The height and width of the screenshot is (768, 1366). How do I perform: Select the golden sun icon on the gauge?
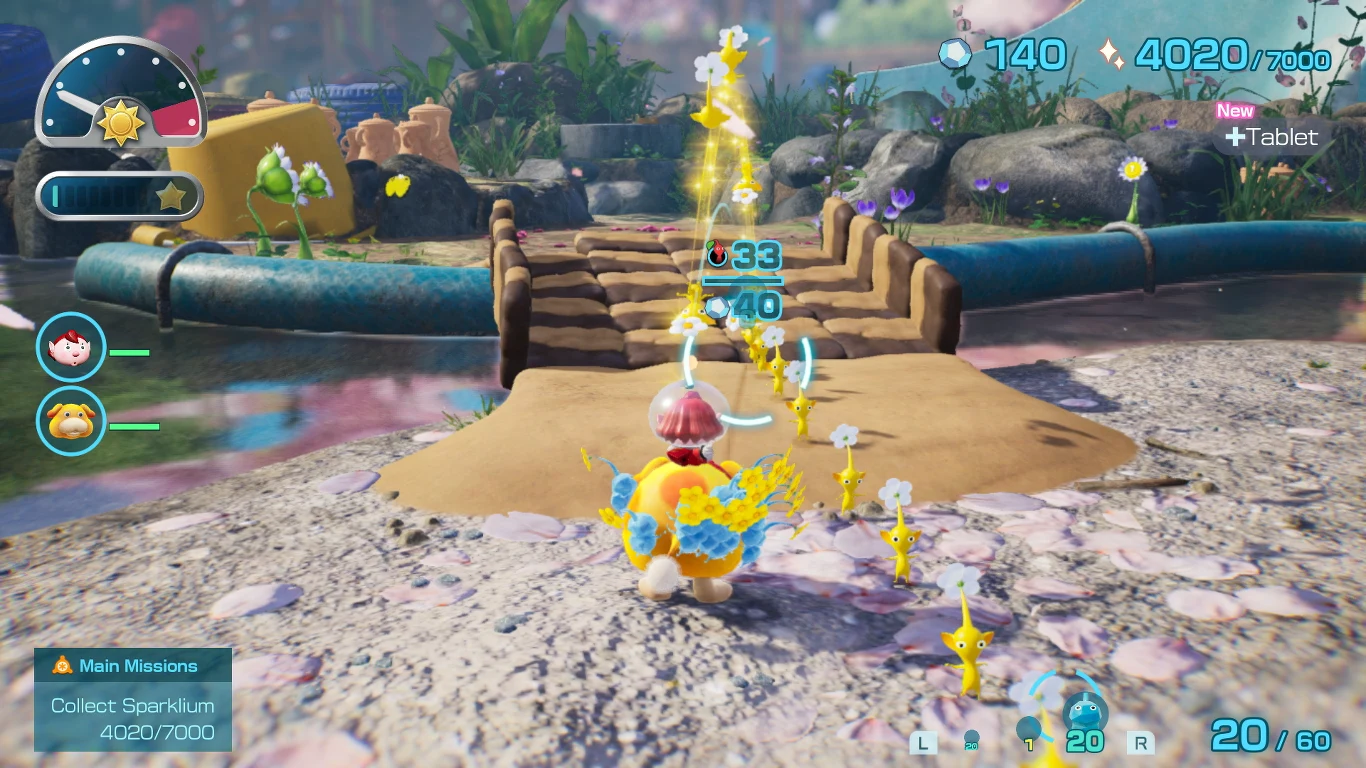pos(120,120)
